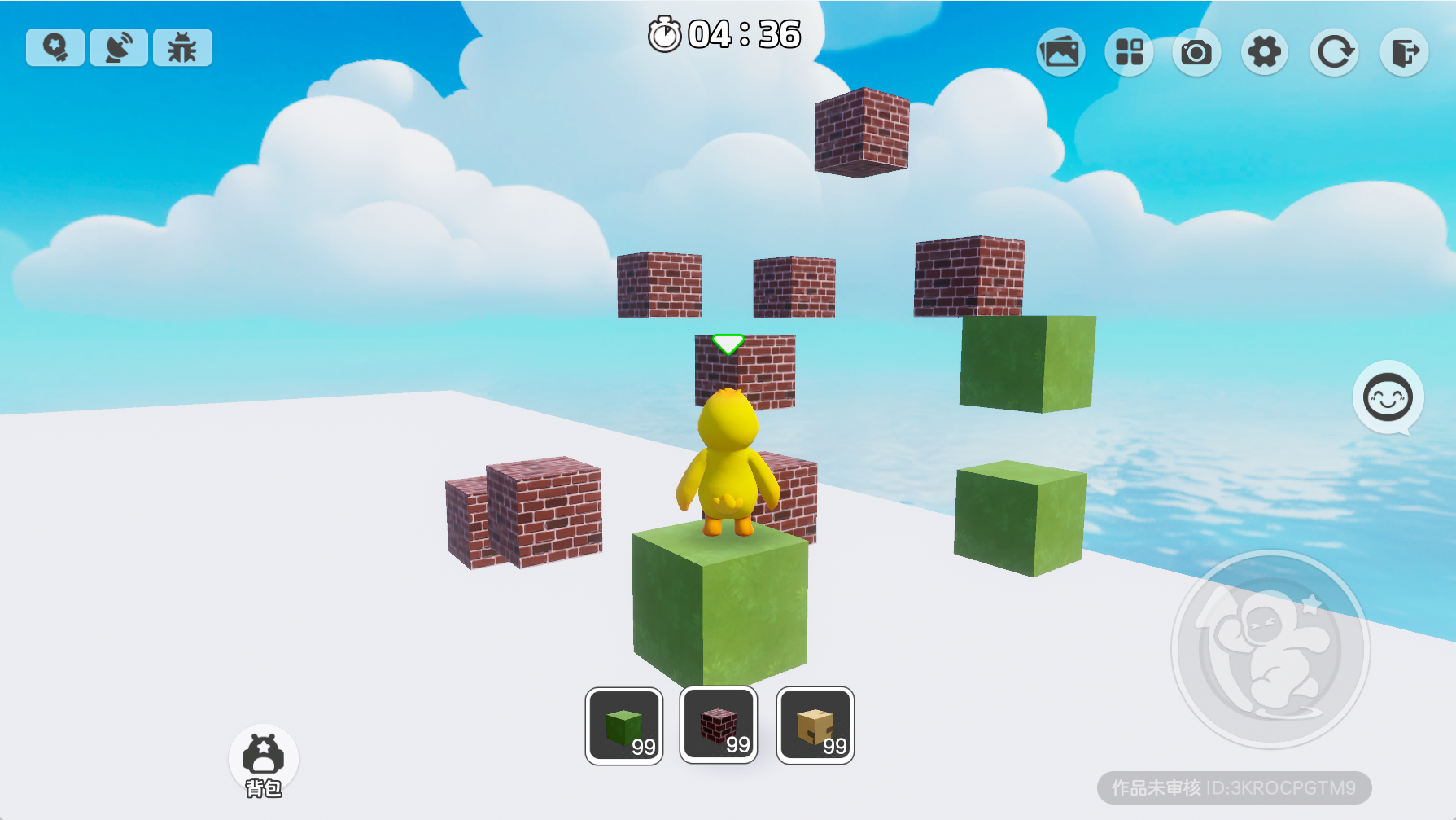Open the satellite dish tool

click(119, 47)
